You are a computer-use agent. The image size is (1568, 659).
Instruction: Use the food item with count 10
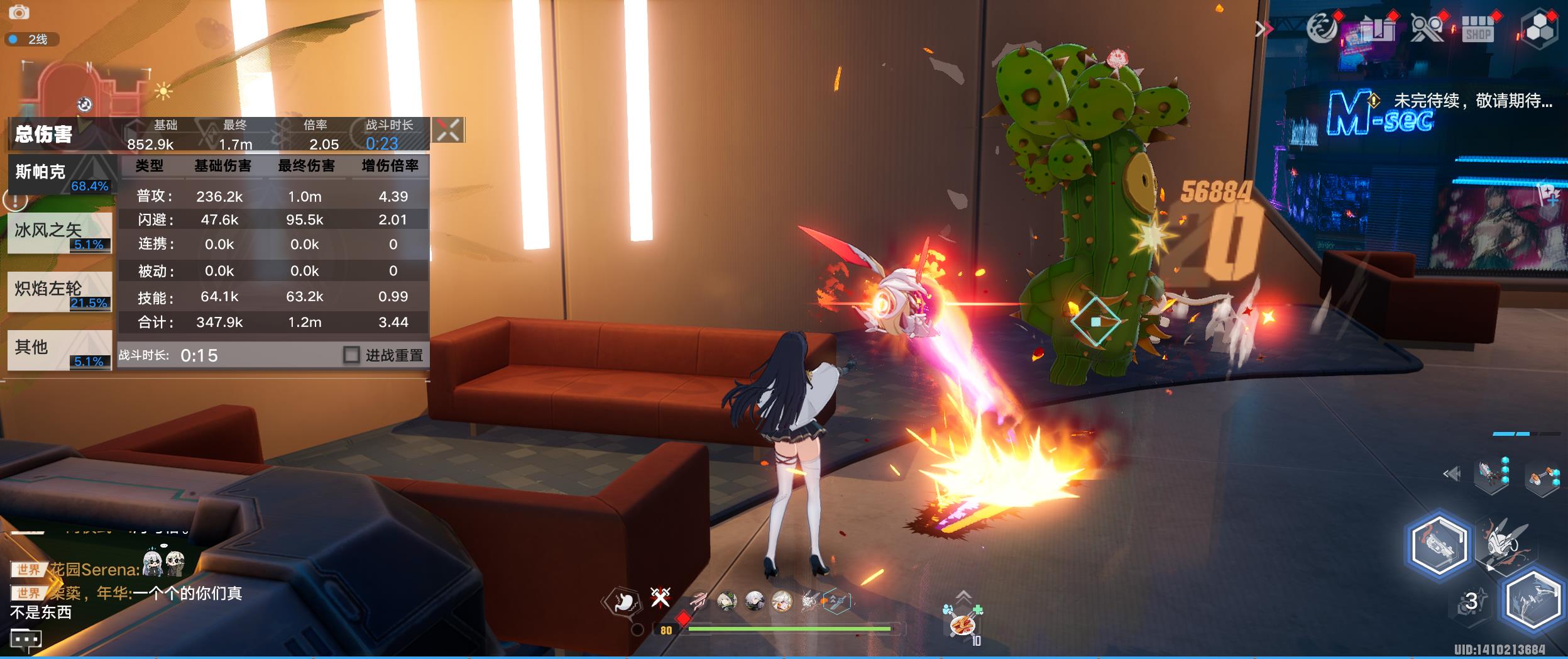point(963,625)
